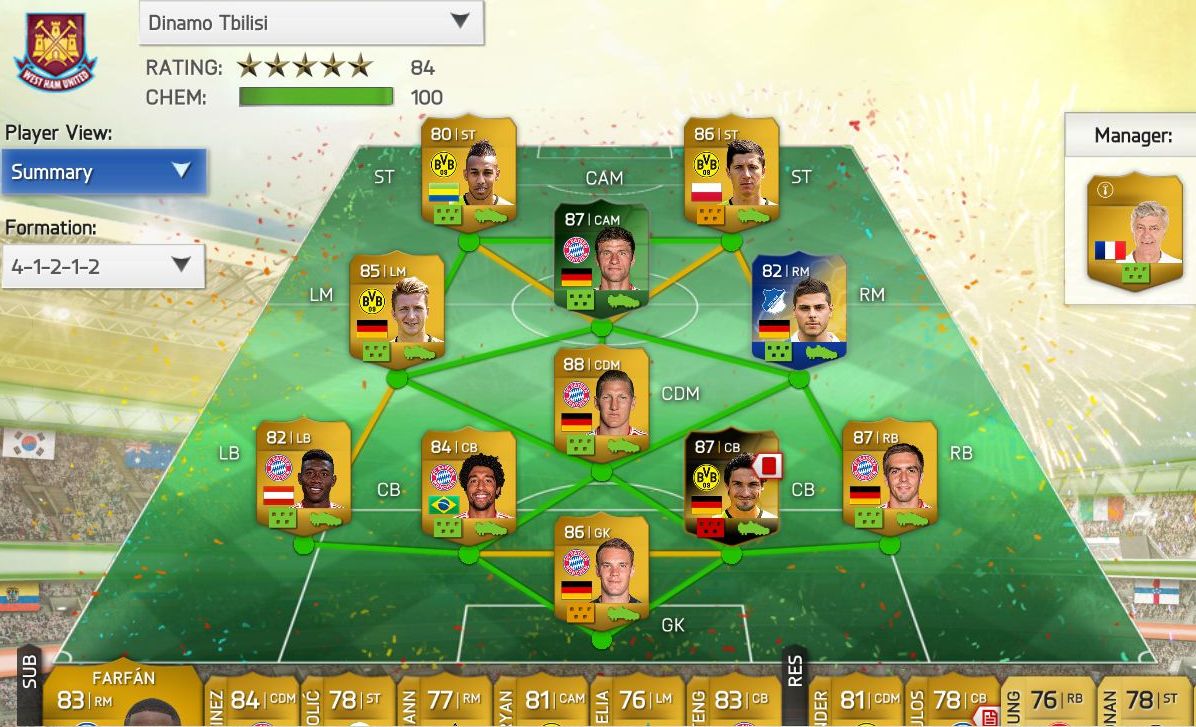
Task: Open the Summary player view dropdown
Action: click(x=104, y=172)
